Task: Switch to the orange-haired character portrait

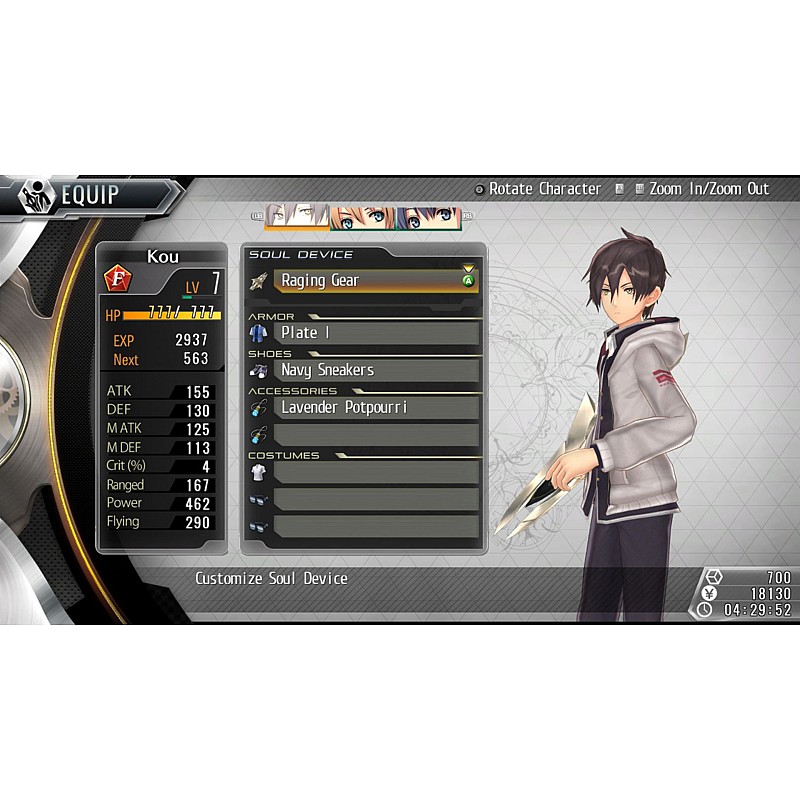Action: click(x=362, y=217)
